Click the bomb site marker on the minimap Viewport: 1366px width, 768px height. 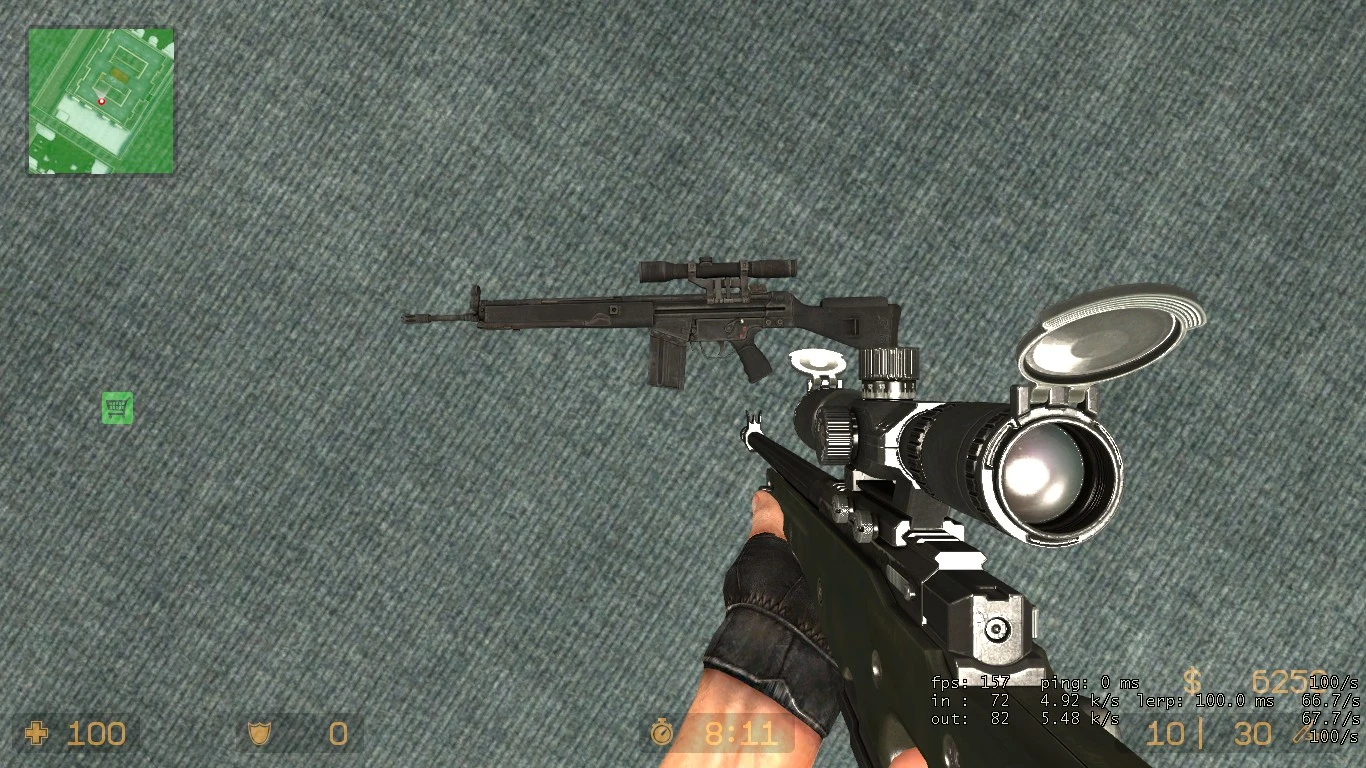pos(118,74)
